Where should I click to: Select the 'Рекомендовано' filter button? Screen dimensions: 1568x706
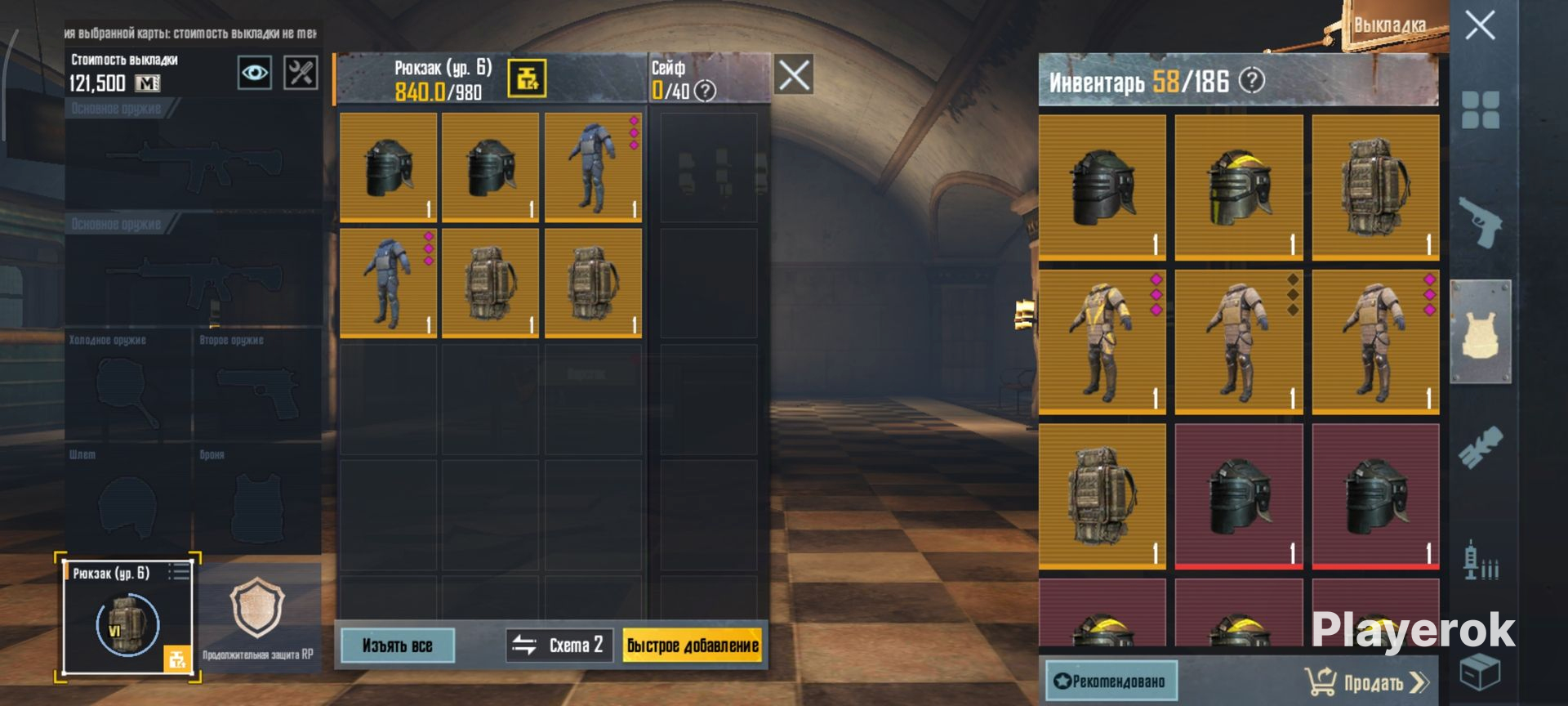point(1111,681)
